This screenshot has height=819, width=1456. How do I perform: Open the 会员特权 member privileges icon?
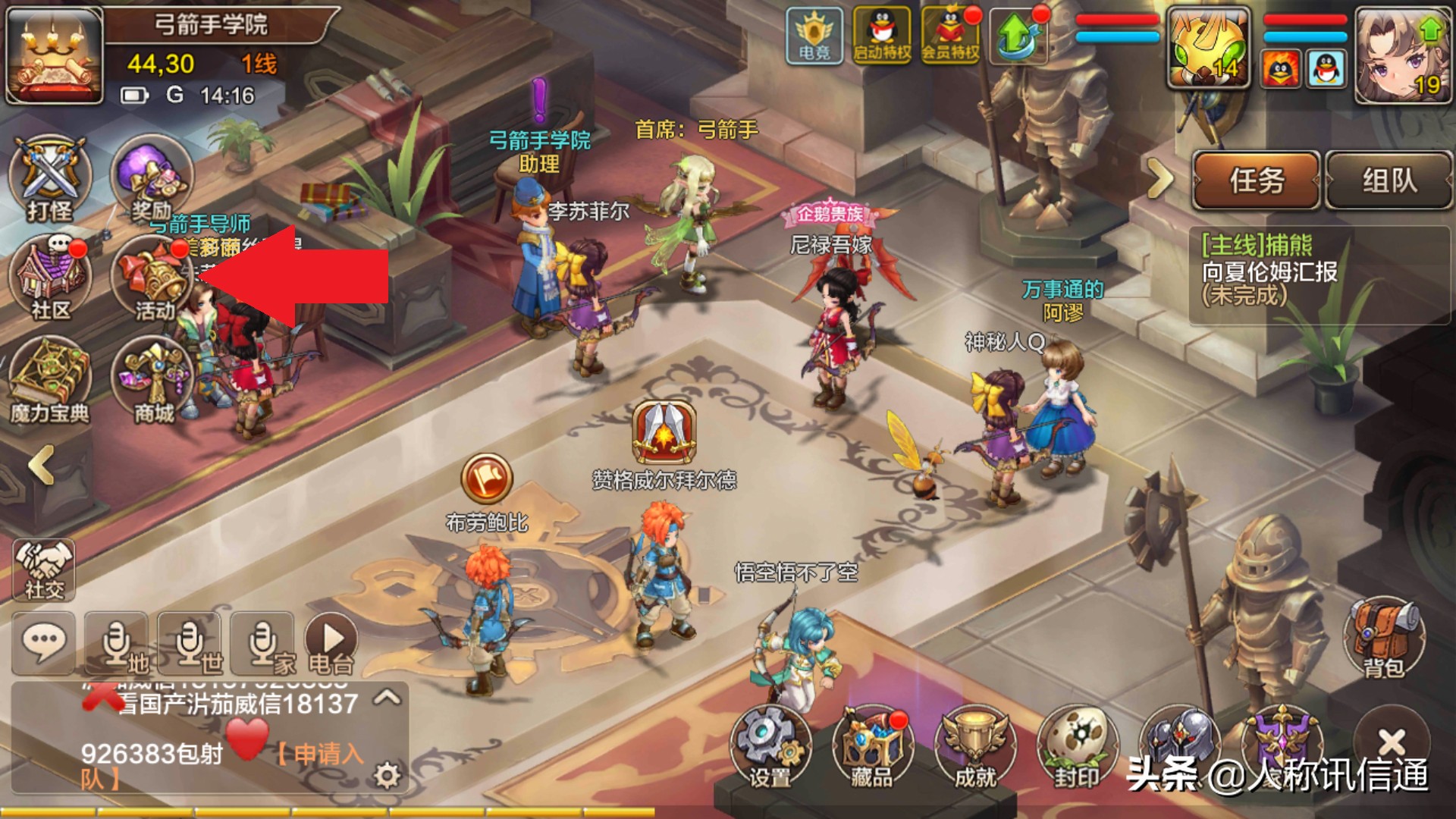[950, 35]
